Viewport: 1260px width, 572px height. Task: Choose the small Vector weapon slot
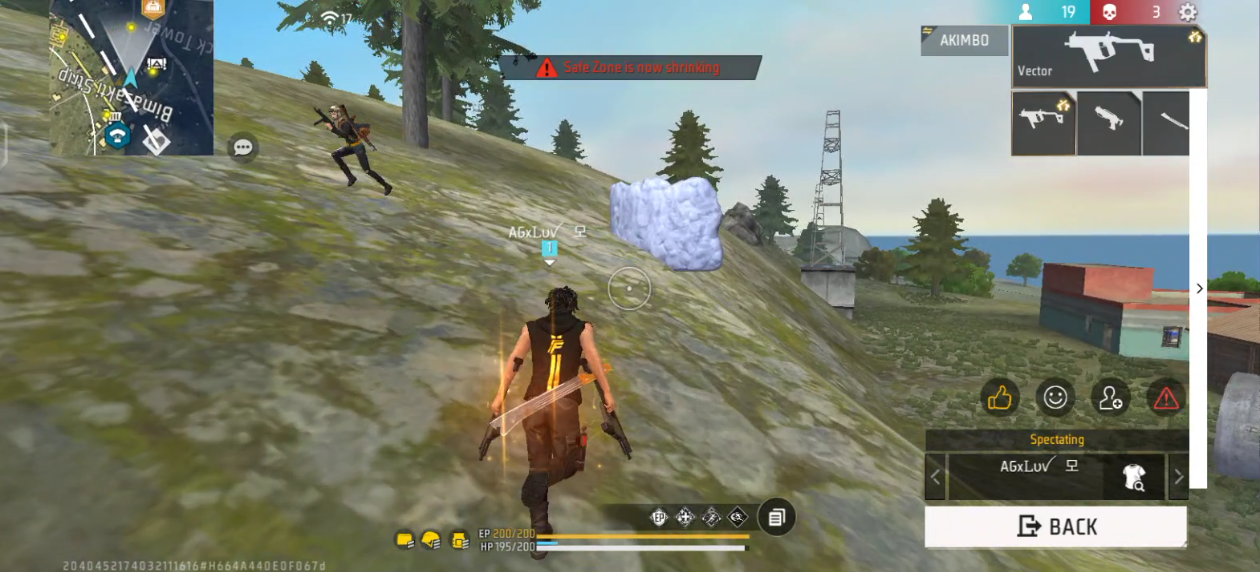tap(1043, 122)
